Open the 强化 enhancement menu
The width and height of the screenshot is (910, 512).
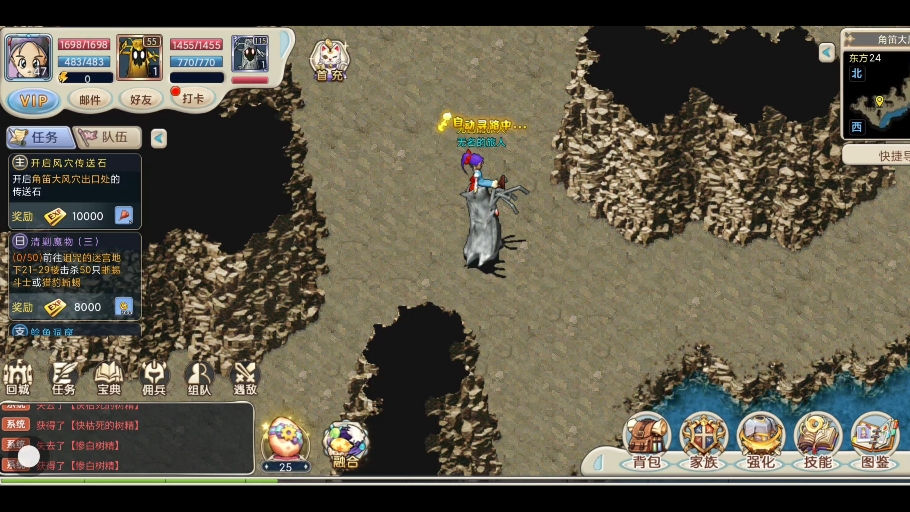tap(760, 442)
